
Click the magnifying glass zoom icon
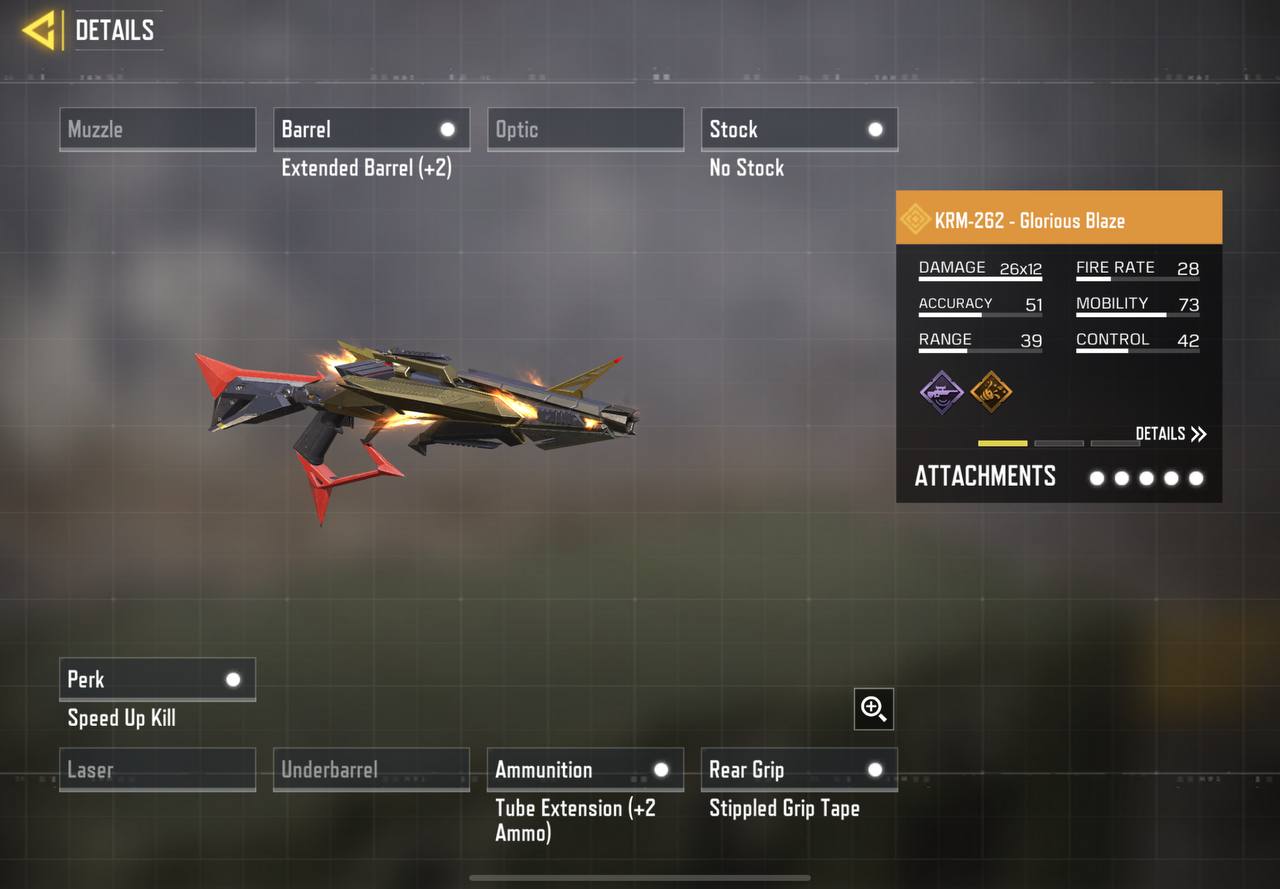tap(873, 709)
